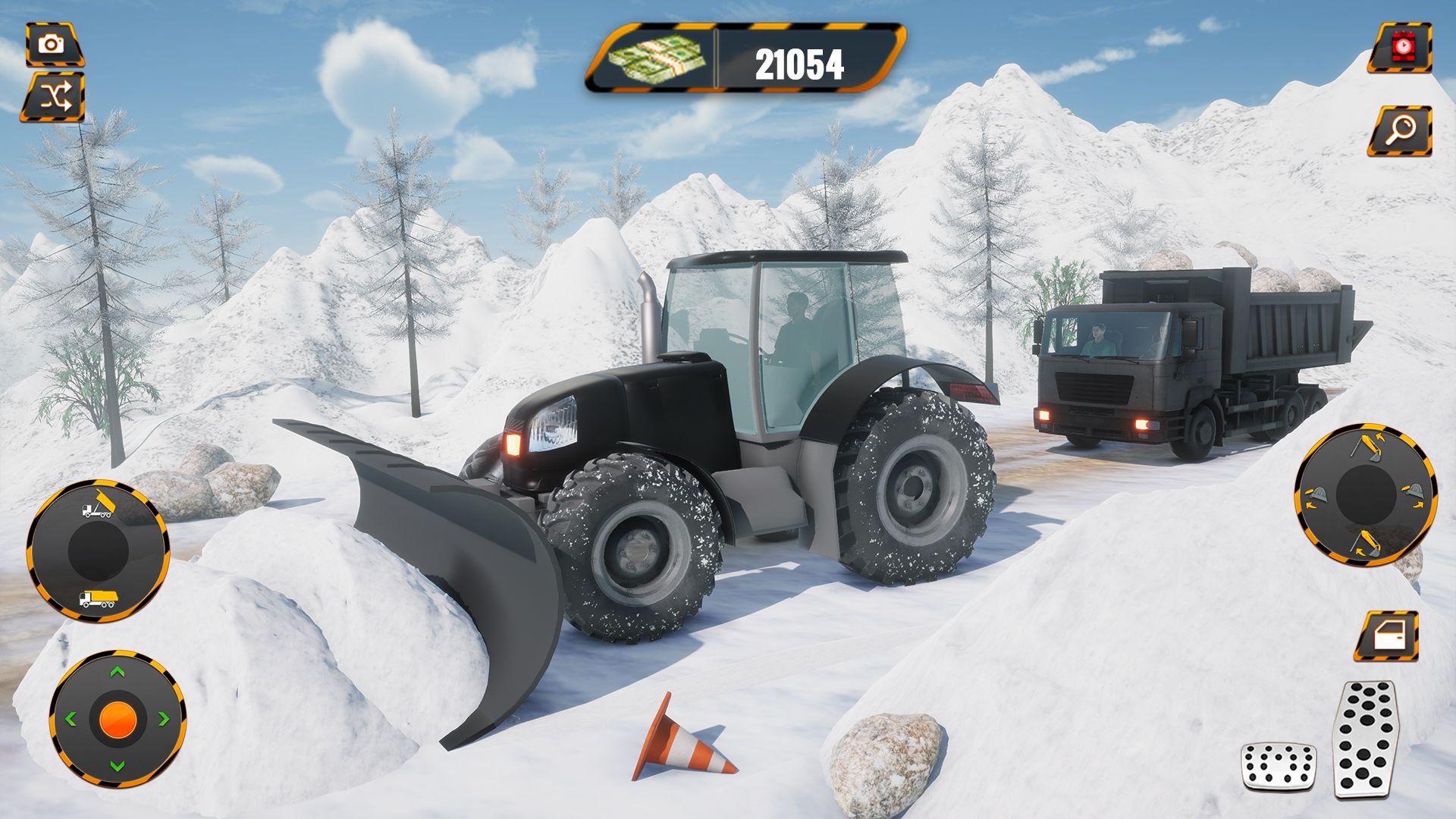Screen dimensions: 1456x819
Task: Click the cash stack money icon
Action: coord(658,59)
